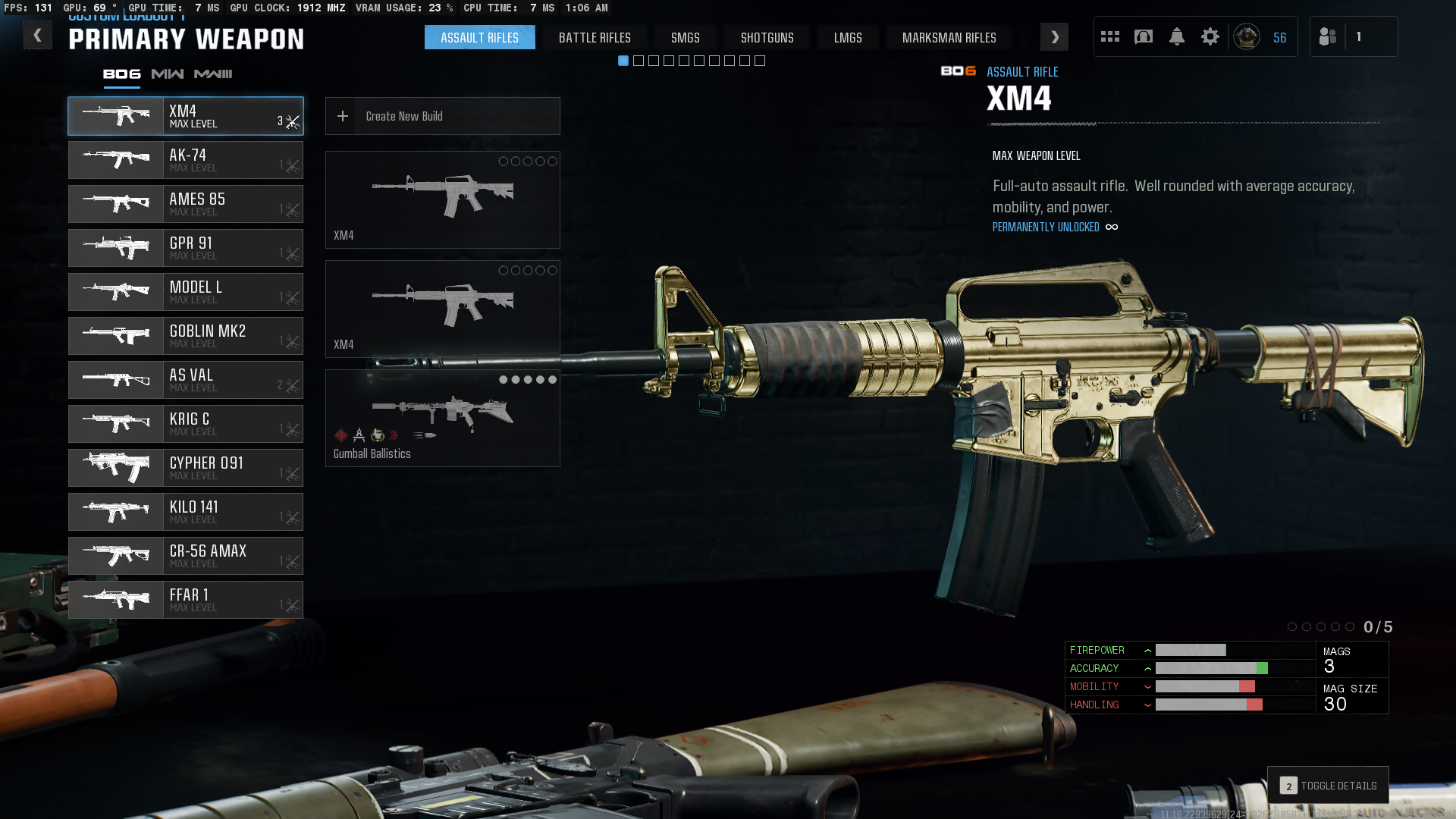Switch to the MWII weapons filter
The image size is (1456, 819).
pyautogui.click(x=168, y=74)
